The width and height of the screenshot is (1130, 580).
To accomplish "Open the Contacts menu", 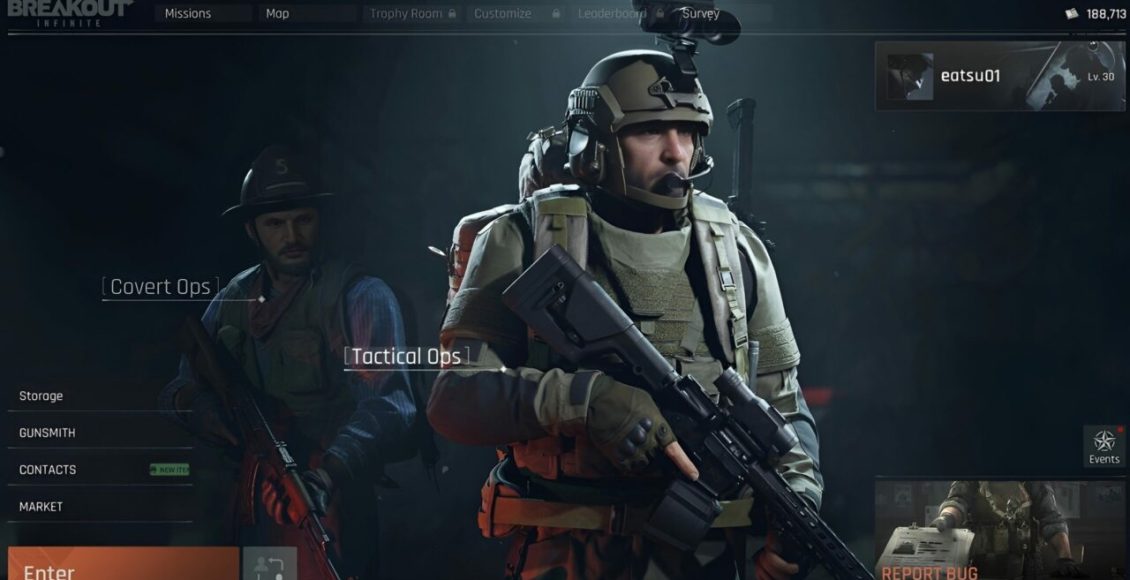I will [48, 470].
